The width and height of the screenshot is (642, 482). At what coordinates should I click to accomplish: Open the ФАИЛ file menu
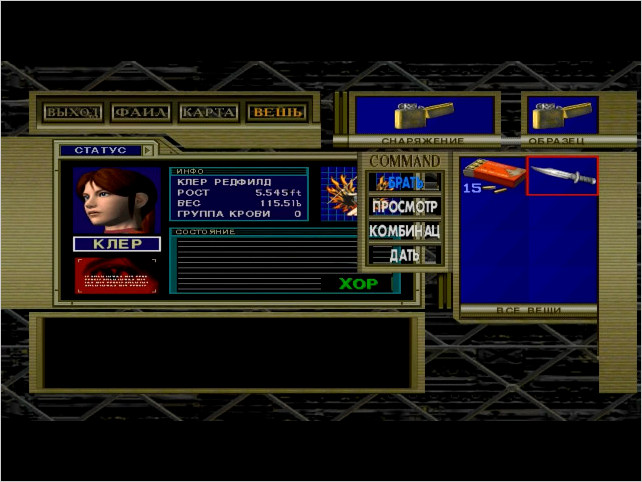(141, 112)
